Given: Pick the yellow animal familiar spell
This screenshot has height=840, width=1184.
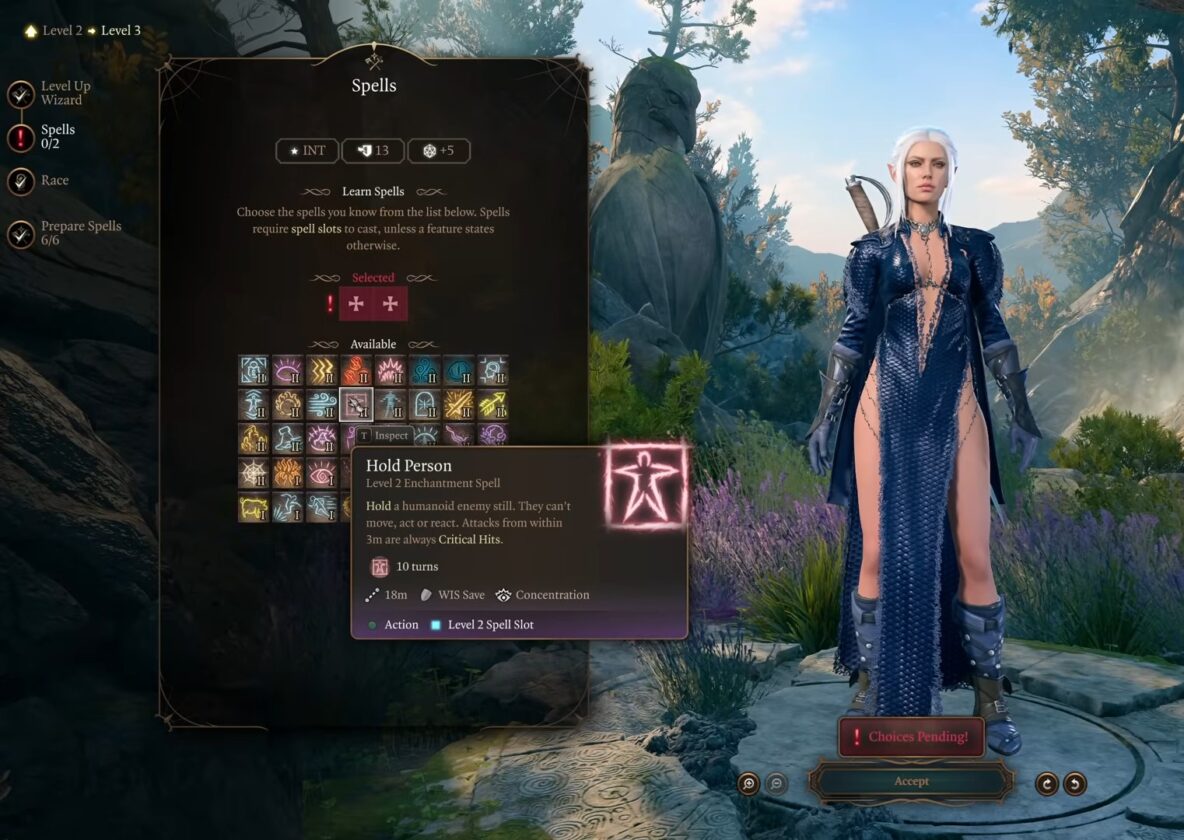Looking at the screenshot, I should pyautogui.click(x=254, y=507).
